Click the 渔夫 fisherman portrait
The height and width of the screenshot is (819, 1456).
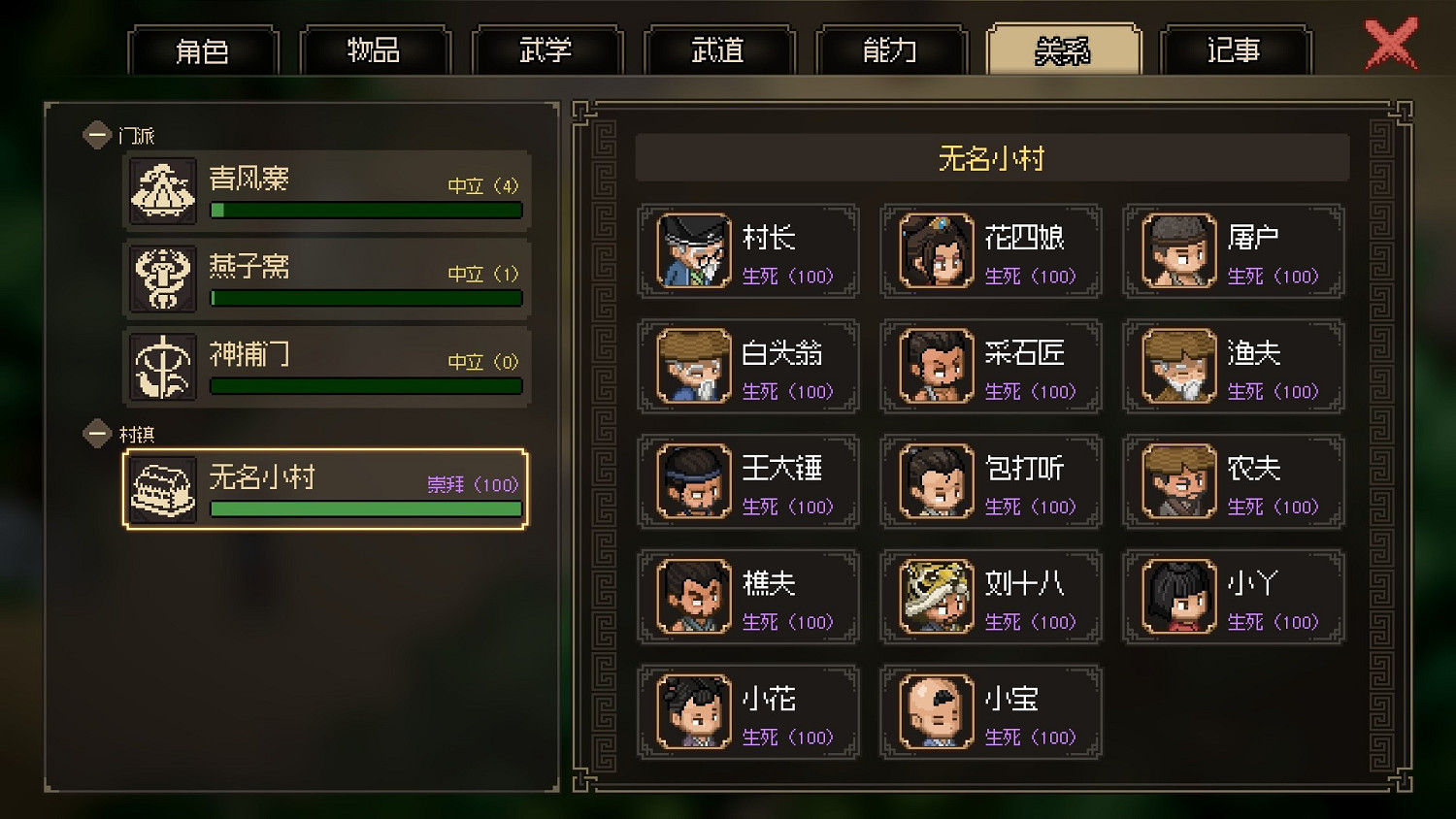1176,366
